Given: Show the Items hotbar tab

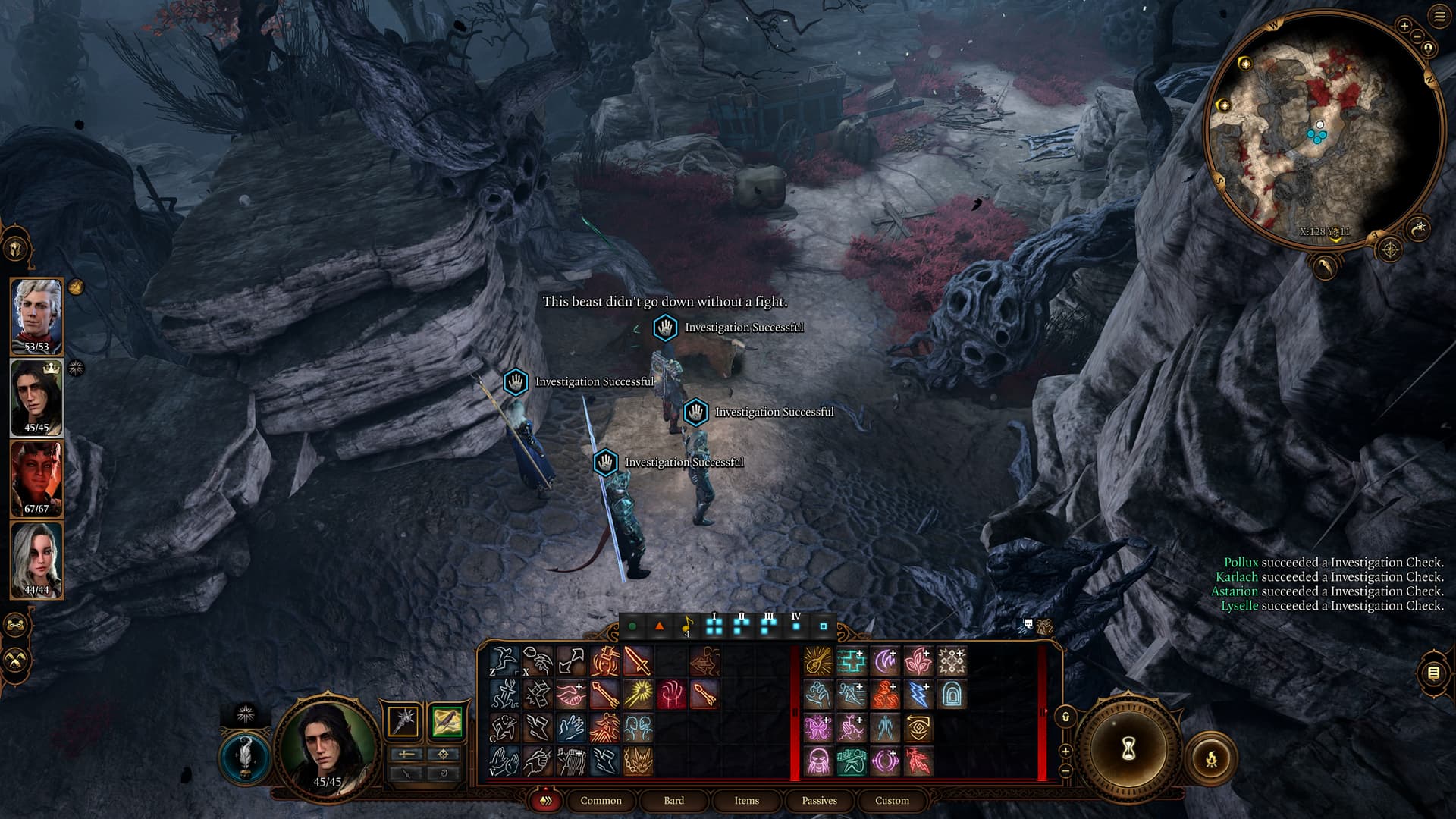Looking at the screenshot, I should 746,800.
